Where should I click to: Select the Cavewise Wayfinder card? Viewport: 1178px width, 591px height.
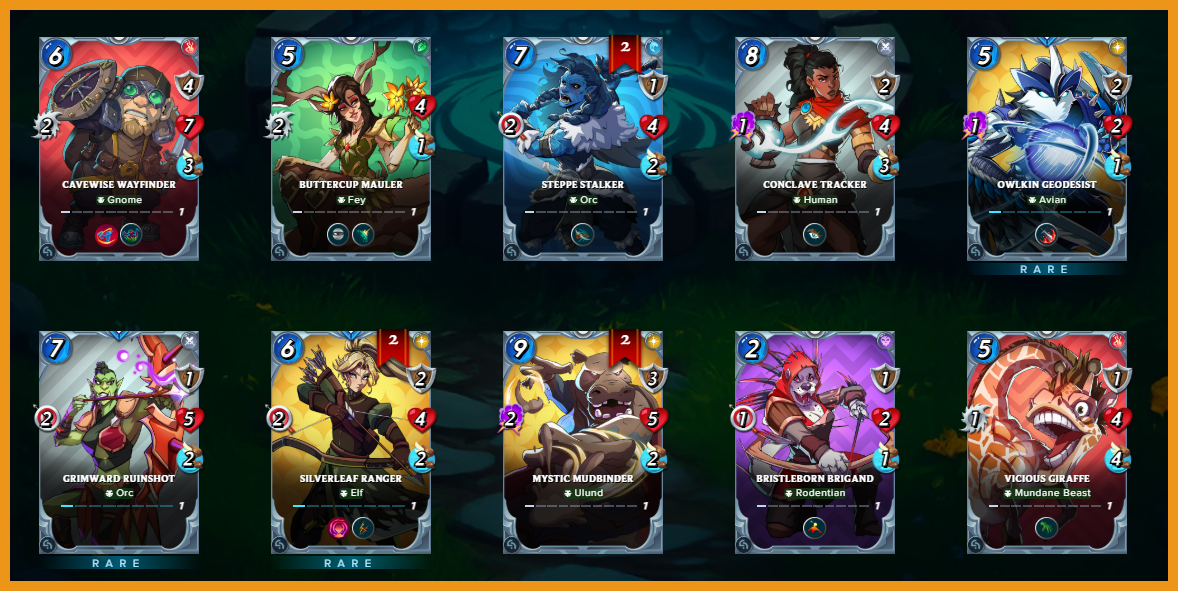tap(118, 148)
